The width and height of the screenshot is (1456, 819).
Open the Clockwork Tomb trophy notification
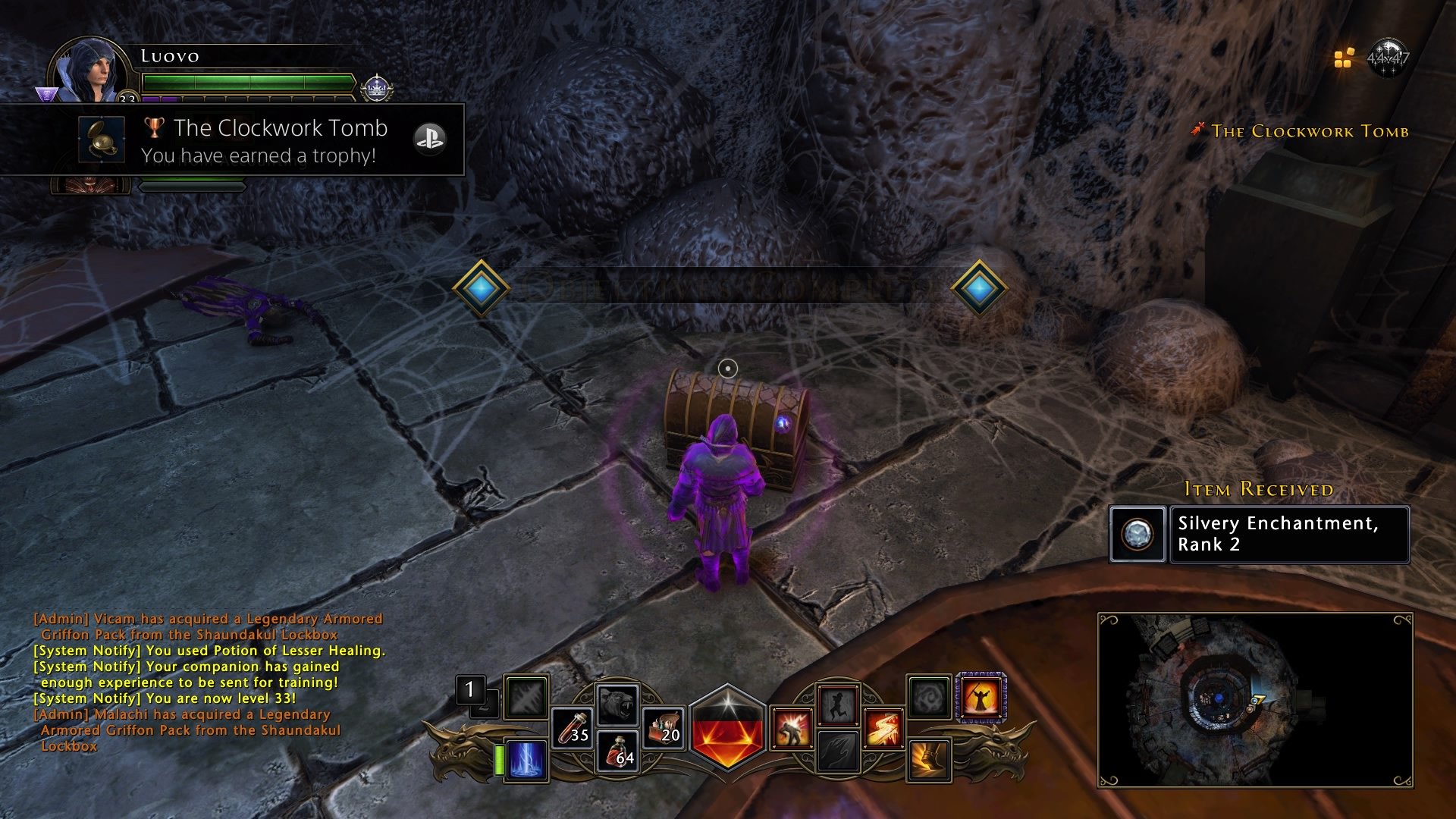coord(232,140)
